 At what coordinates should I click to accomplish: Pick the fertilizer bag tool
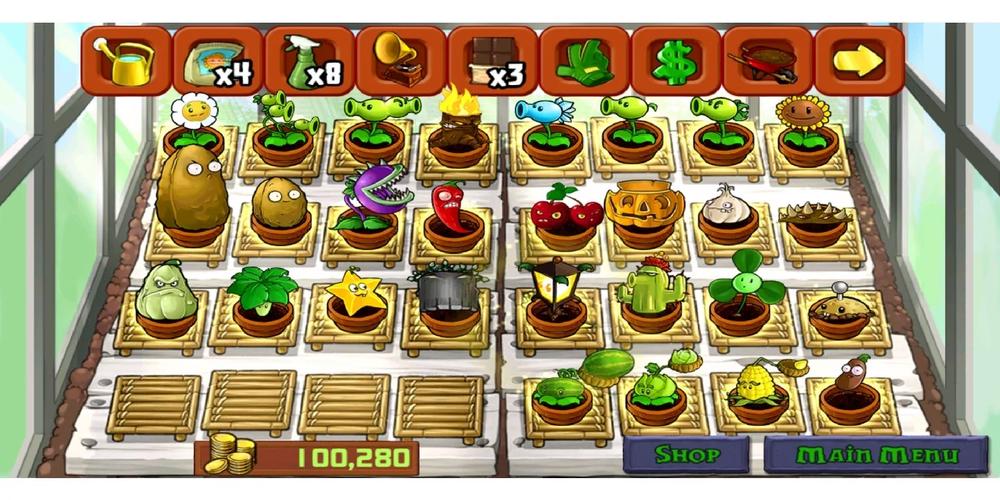pos(217,61)
